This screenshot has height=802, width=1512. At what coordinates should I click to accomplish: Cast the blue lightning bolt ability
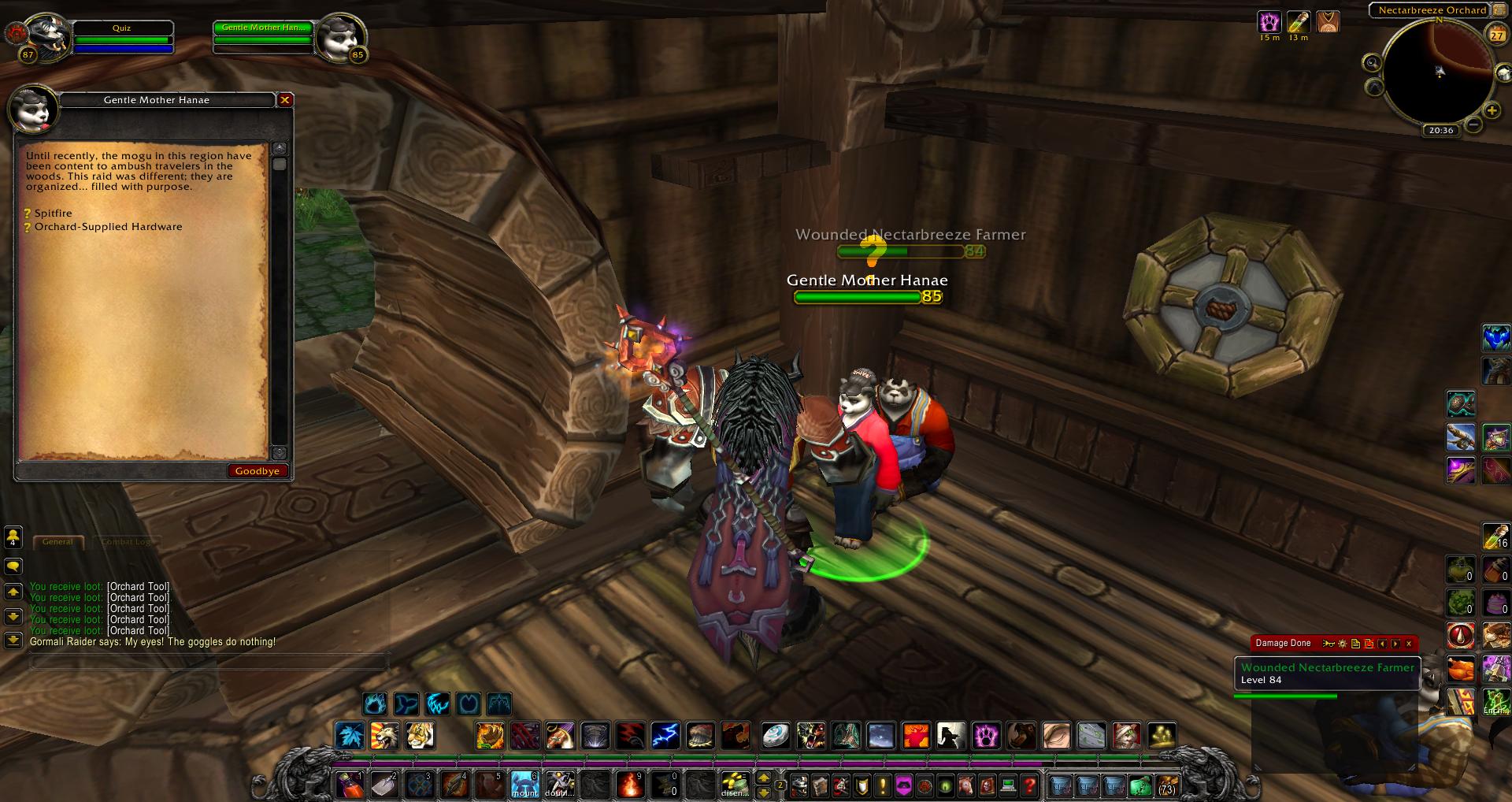point(665,736)
